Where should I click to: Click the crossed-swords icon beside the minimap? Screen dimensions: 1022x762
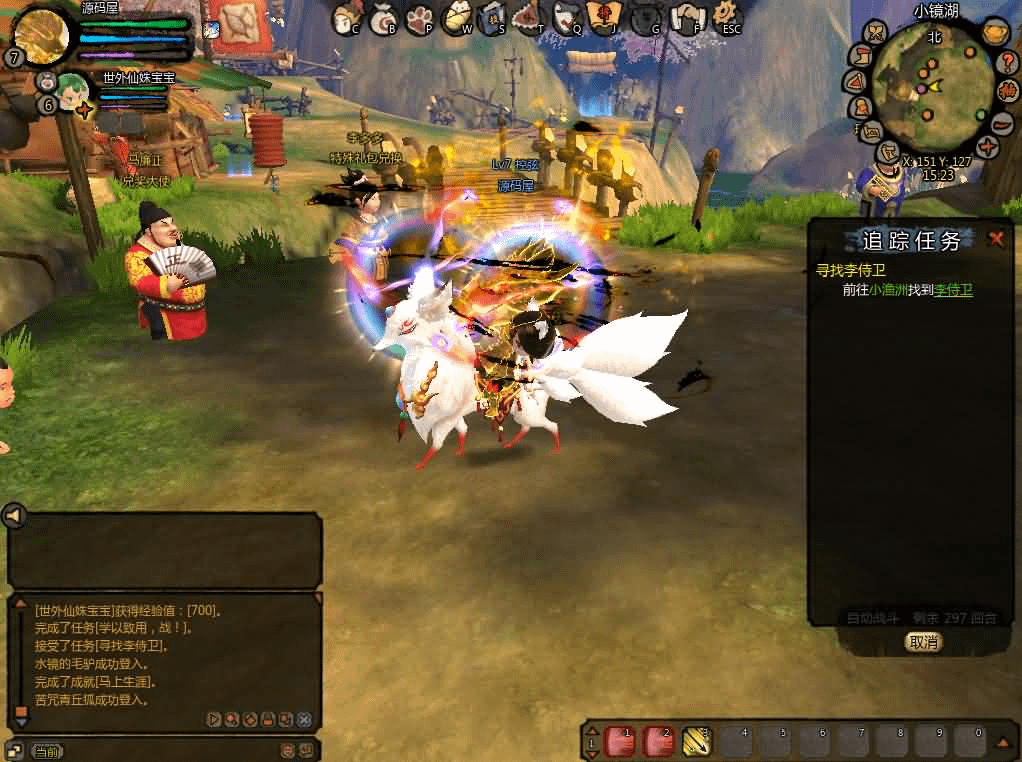tap(875, 32)
